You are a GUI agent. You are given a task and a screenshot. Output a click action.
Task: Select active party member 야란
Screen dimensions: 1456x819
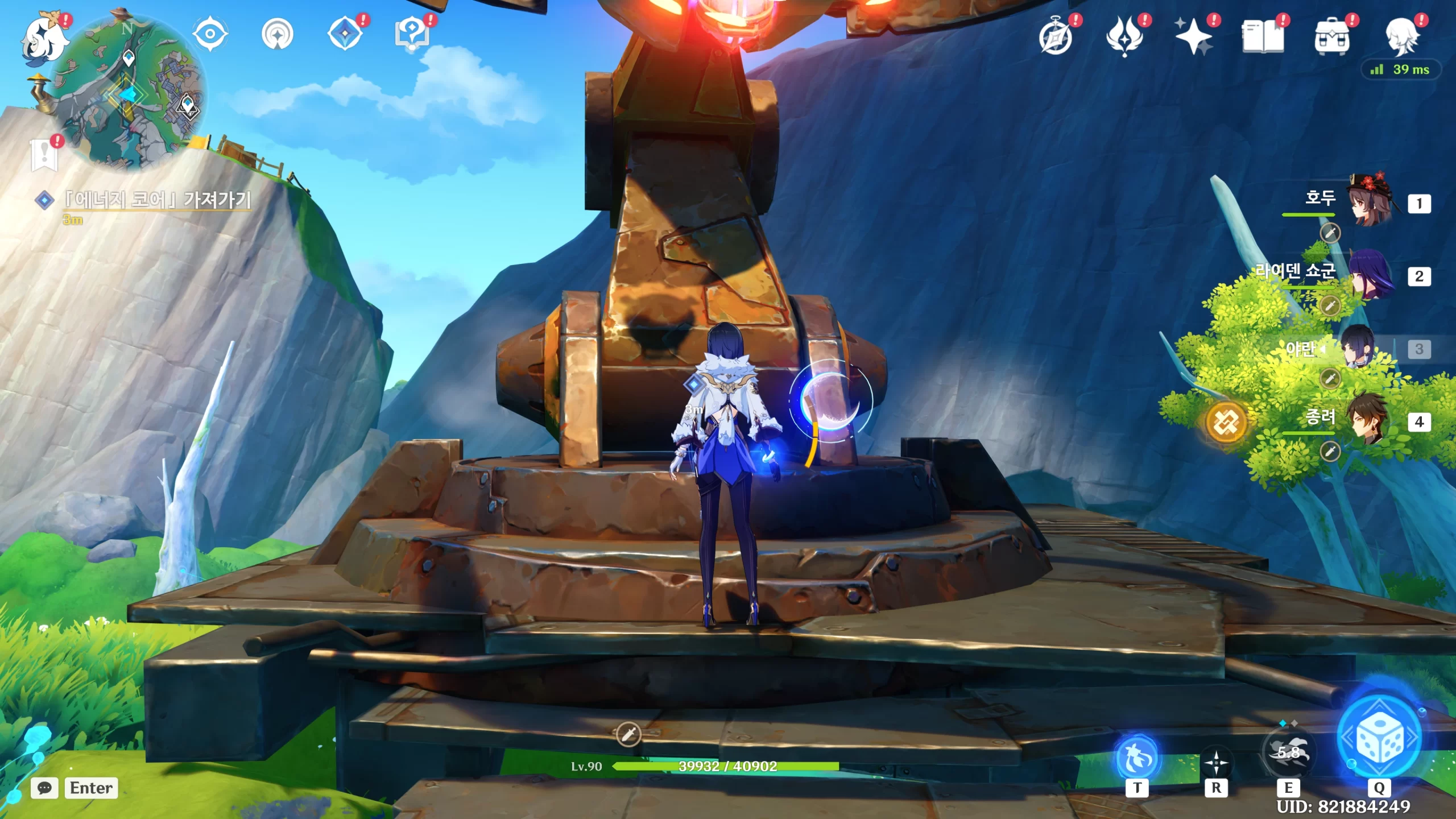coord(1359,348)
